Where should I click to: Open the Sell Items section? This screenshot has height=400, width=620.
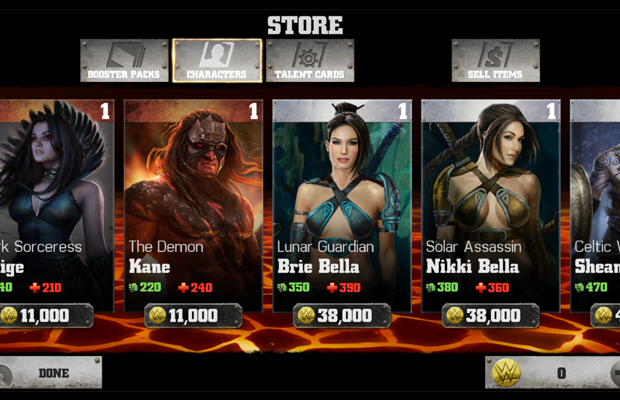point(495,60)
